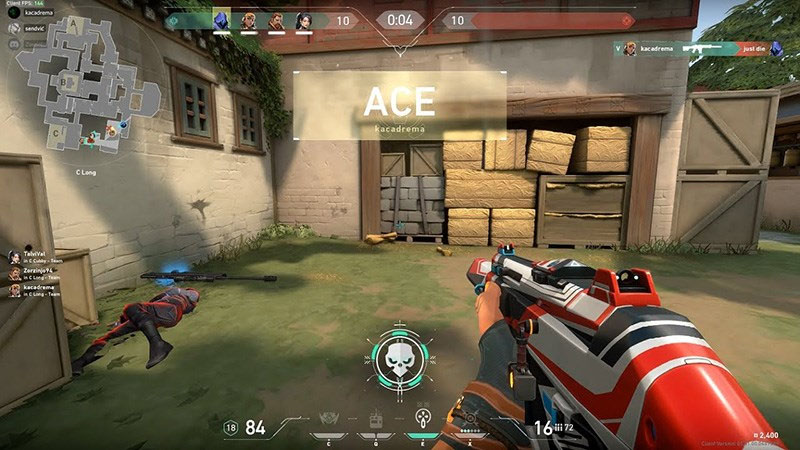Click the skull ace kill banner emblem
800x450 pixels.
point(399,355)
